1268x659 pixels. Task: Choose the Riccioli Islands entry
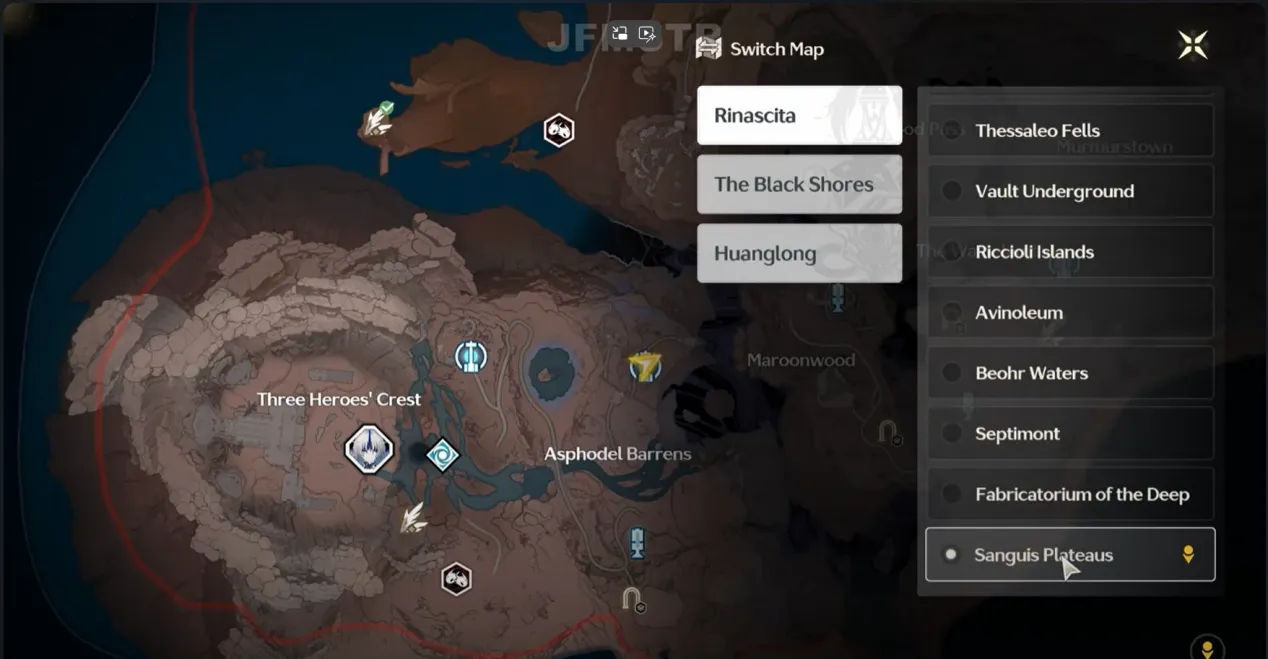1070,252
